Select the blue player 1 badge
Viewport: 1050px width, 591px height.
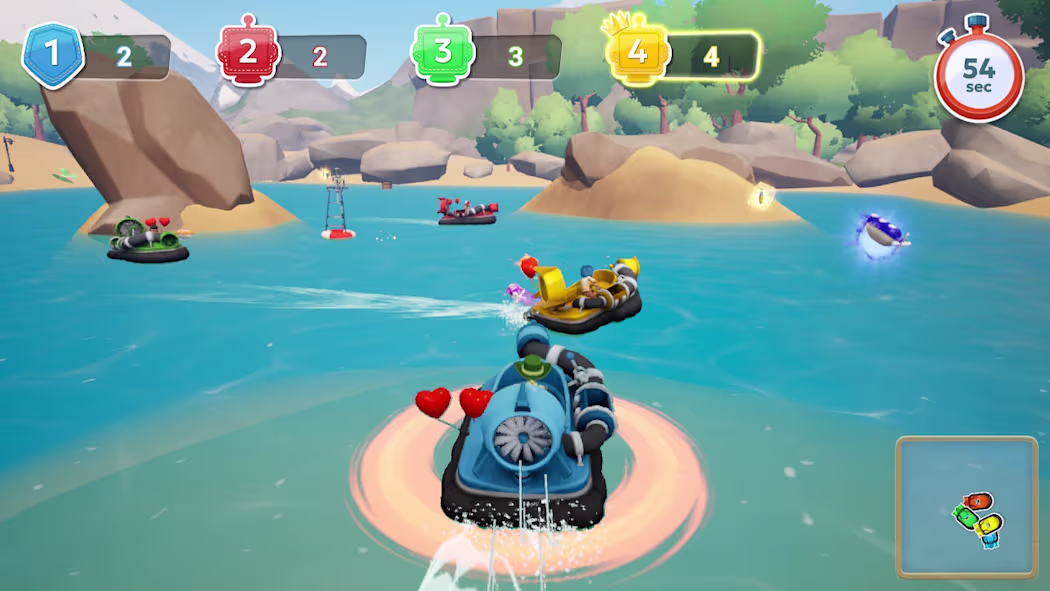tap(53, 55)
